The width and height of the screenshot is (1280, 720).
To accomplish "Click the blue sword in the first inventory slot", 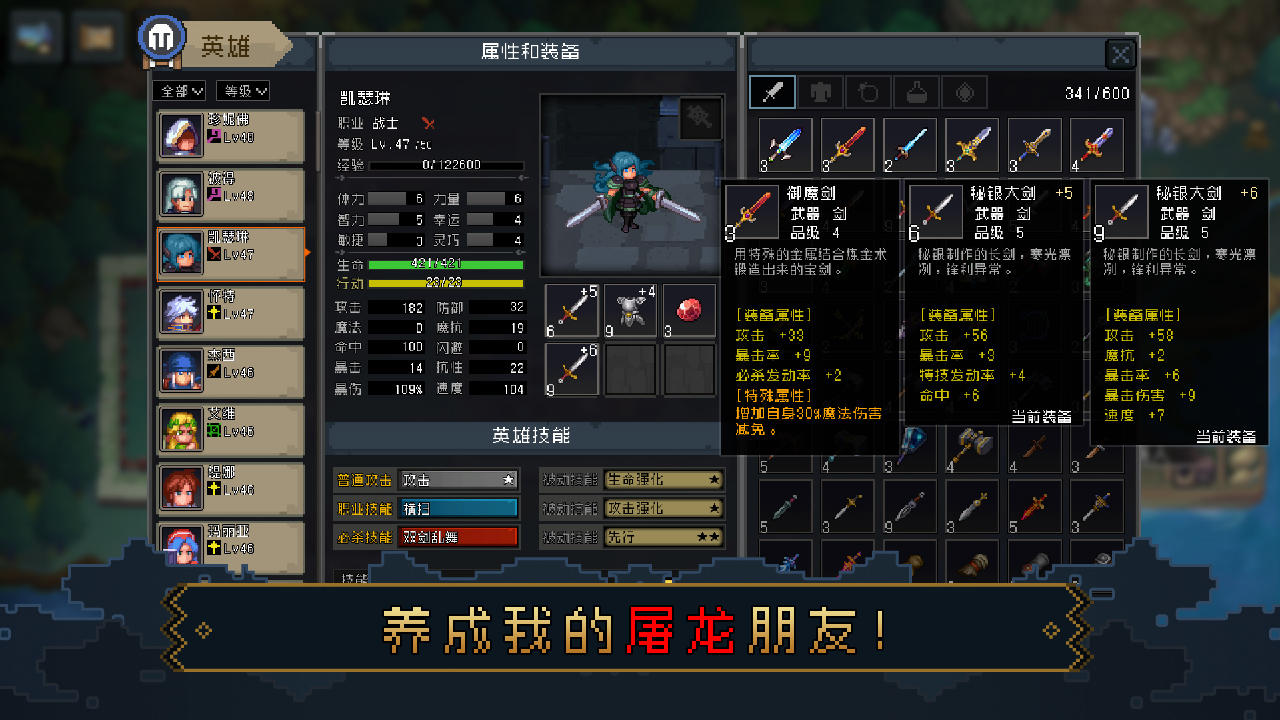I will [x=785, y=144].
